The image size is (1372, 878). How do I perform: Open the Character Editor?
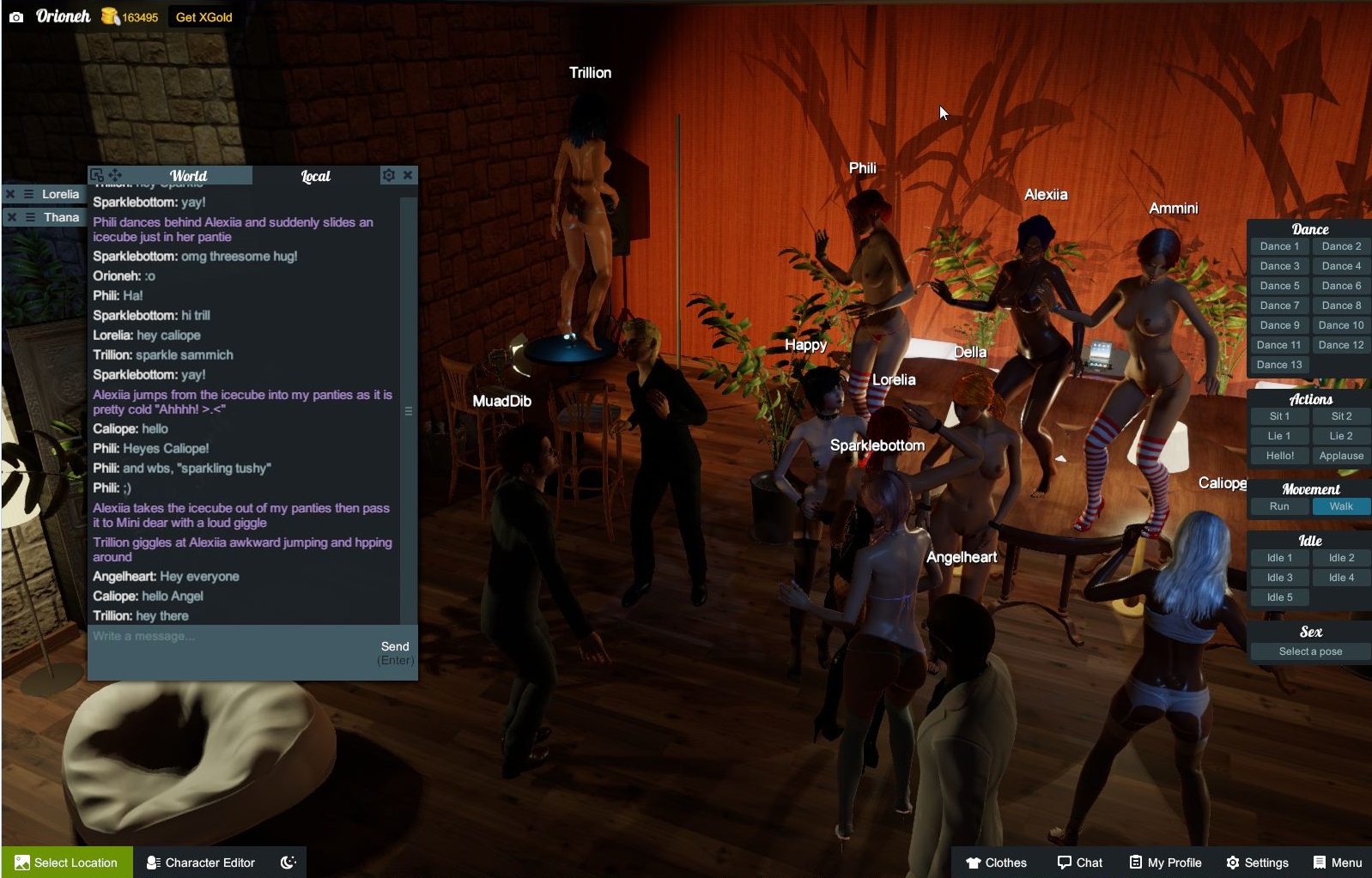[x=201, y=863]
